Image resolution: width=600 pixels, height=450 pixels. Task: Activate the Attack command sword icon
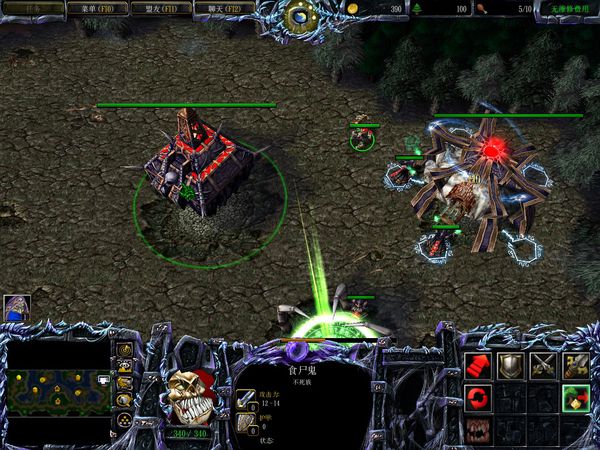[575, 366]
